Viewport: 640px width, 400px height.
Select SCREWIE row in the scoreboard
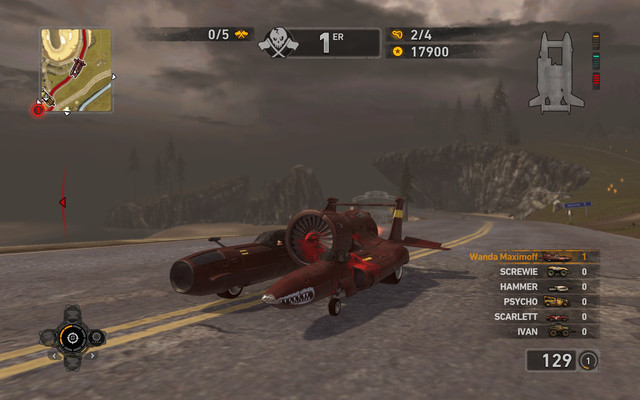coord(530,271)
